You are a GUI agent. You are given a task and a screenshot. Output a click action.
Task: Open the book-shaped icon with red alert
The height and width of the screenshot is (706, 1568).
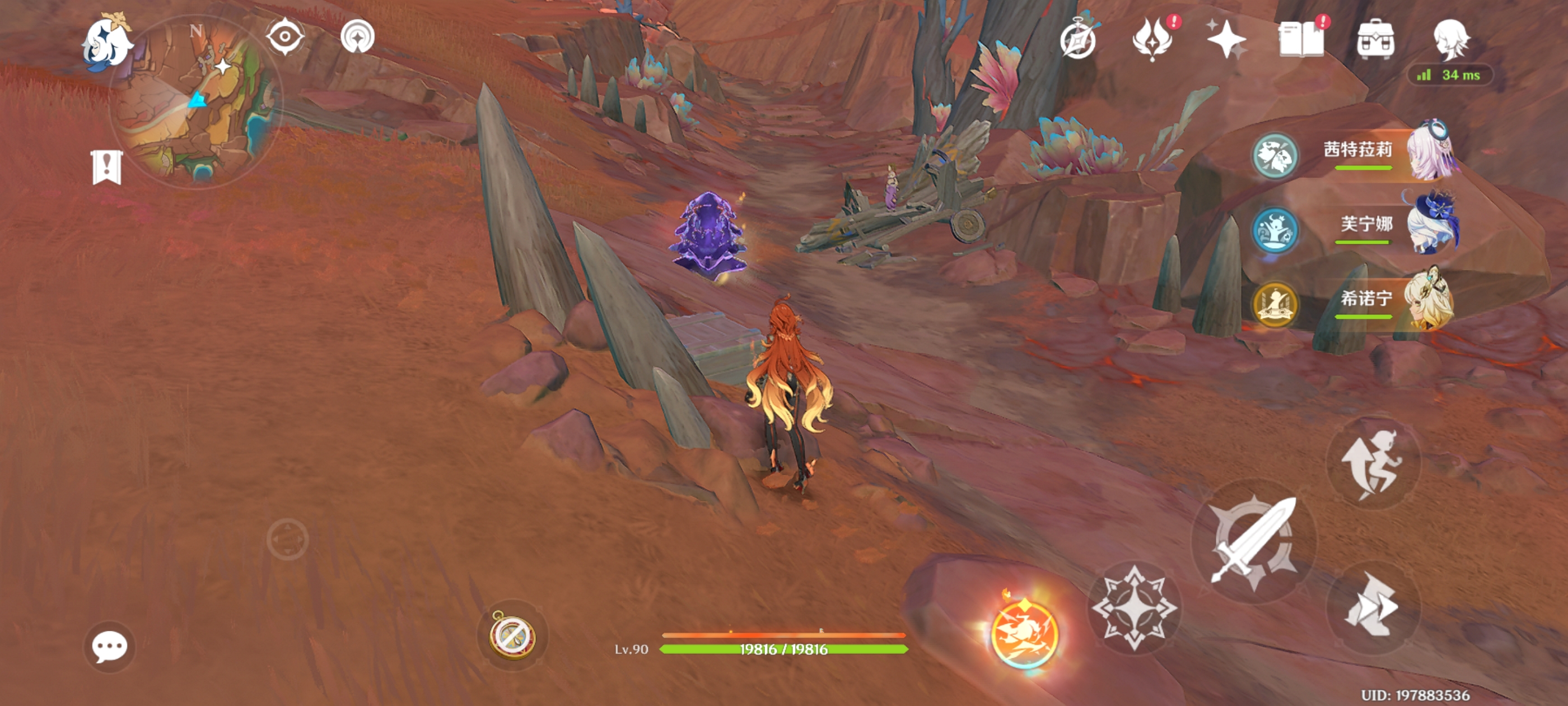(x=1301, y=39)
